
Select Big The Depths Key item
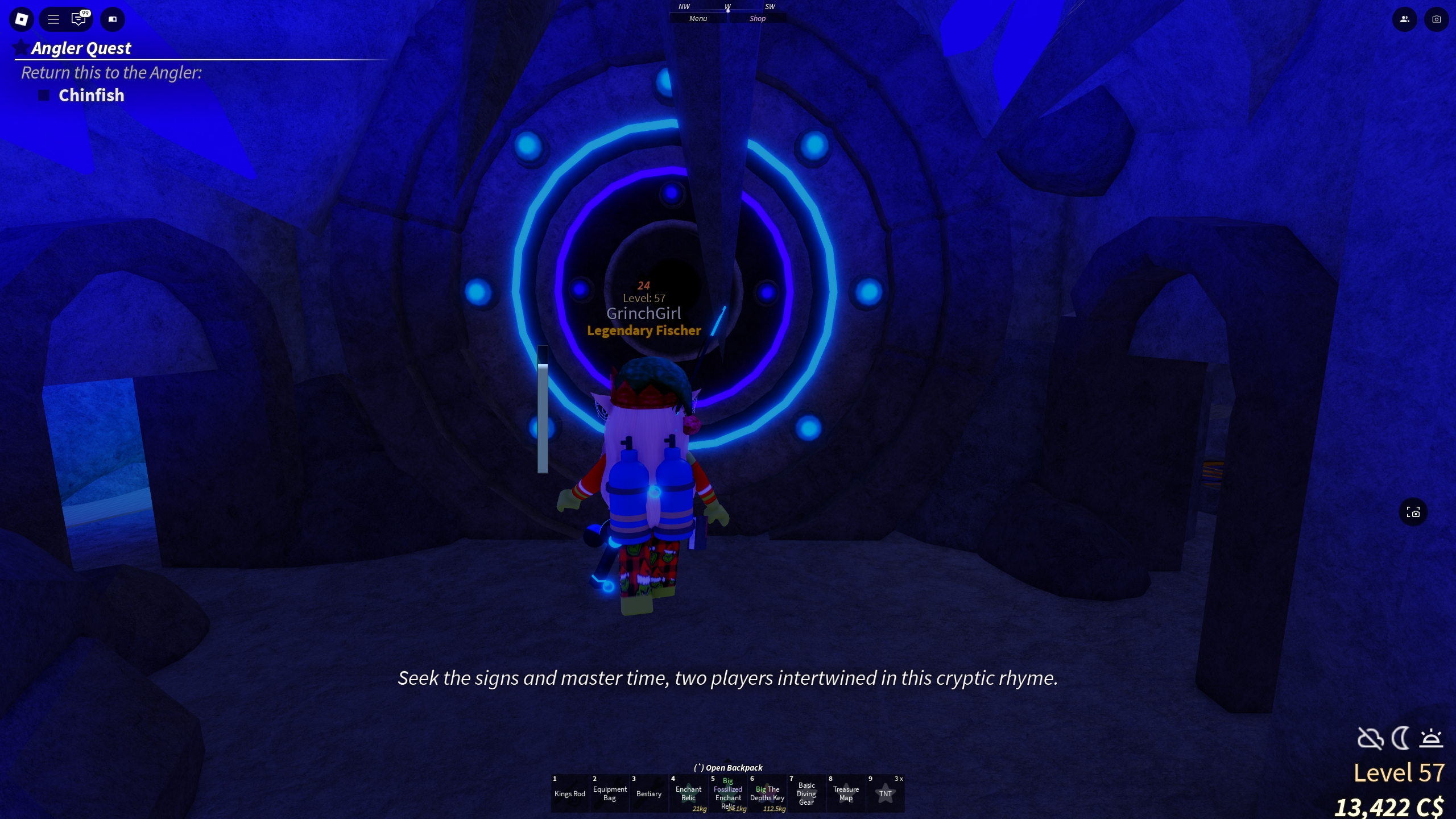tap(768, 793)
